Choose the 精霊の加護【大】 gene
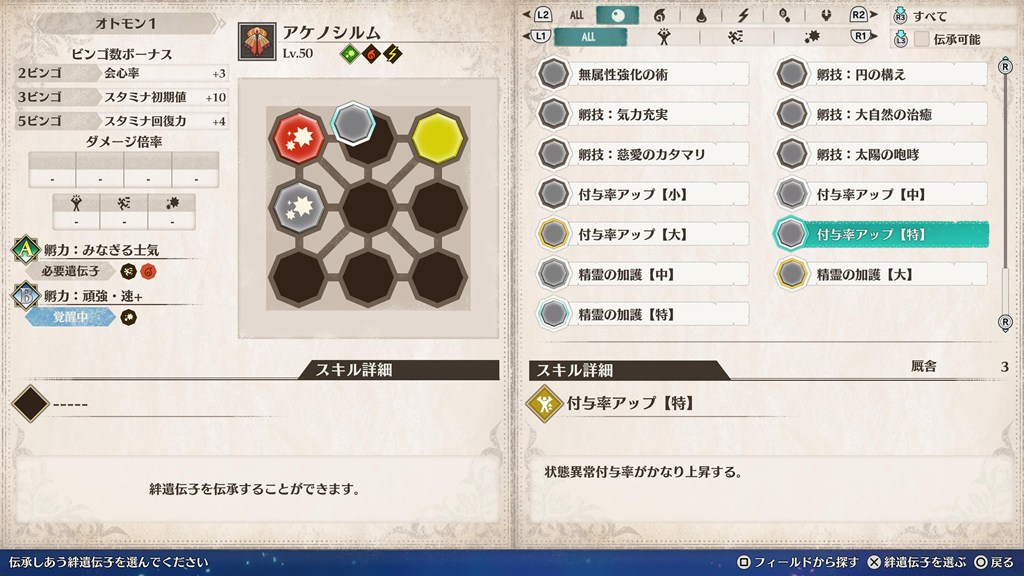This screenshot has width=1024, height=576. [882, 274]
